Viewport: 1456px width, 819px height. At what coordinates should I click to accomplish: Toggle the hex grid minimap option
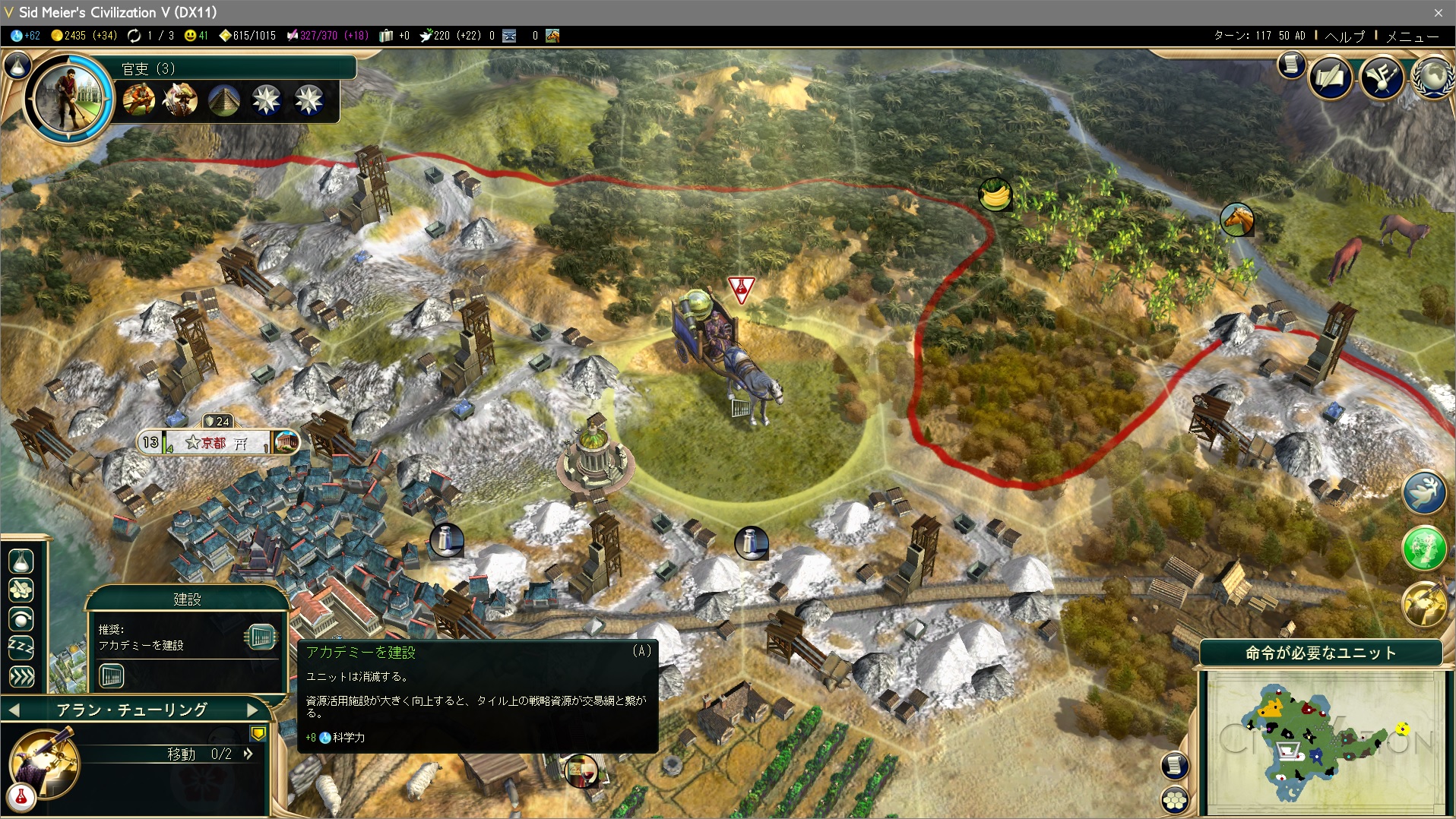tap(1175, 799)
